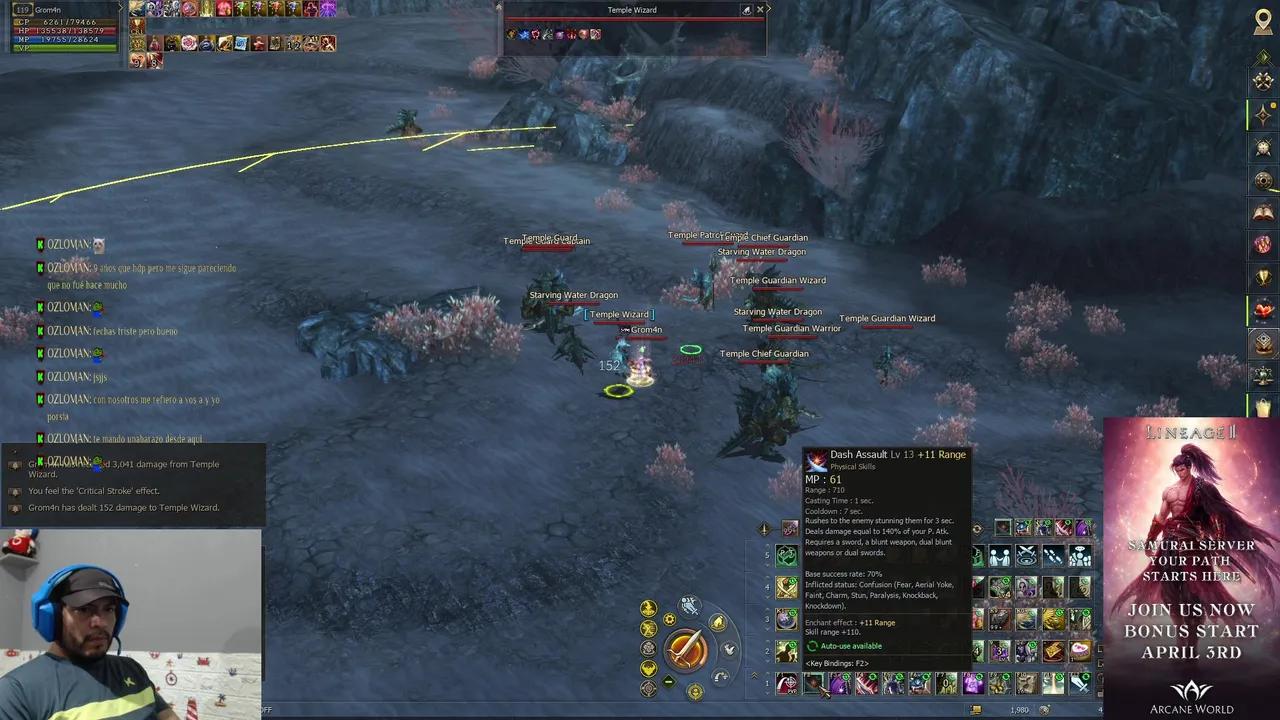
Task: Use the pink heart box item slot
Action: coord(1080,651)
